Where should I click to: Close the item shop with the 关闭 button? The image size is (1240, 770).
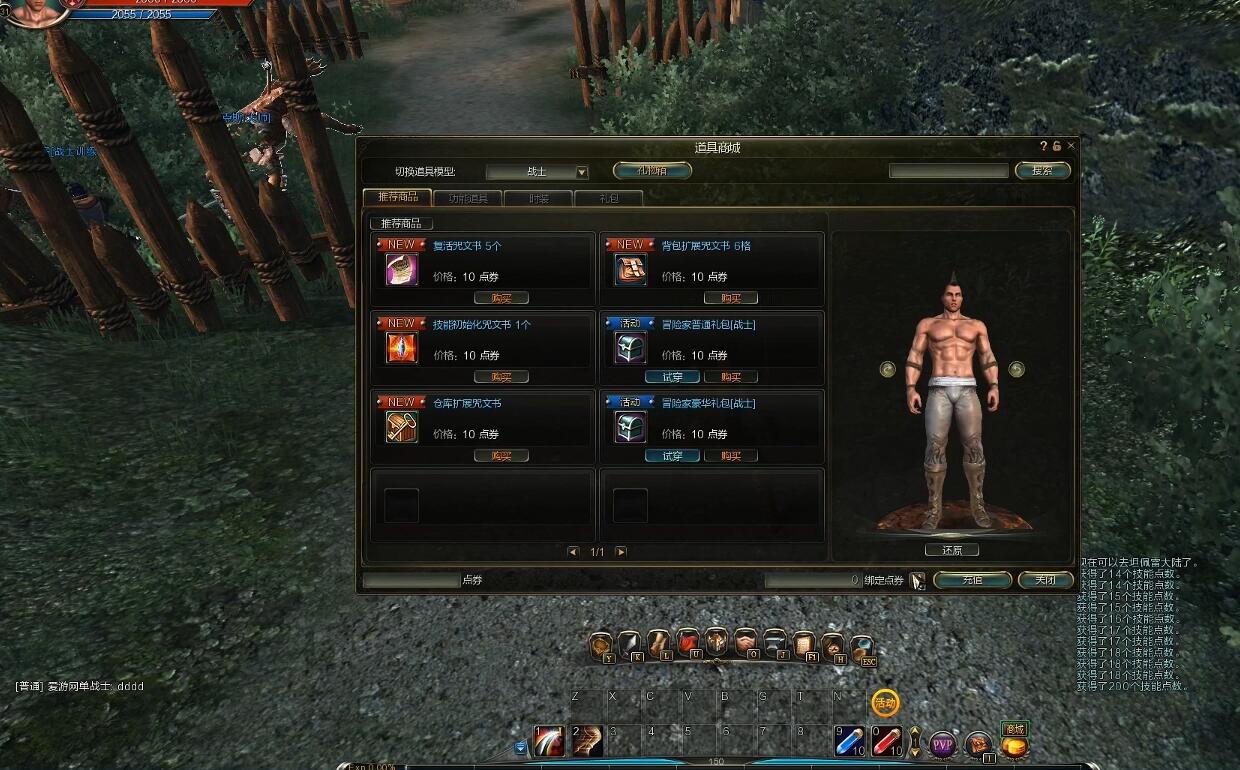point(1045,580)
